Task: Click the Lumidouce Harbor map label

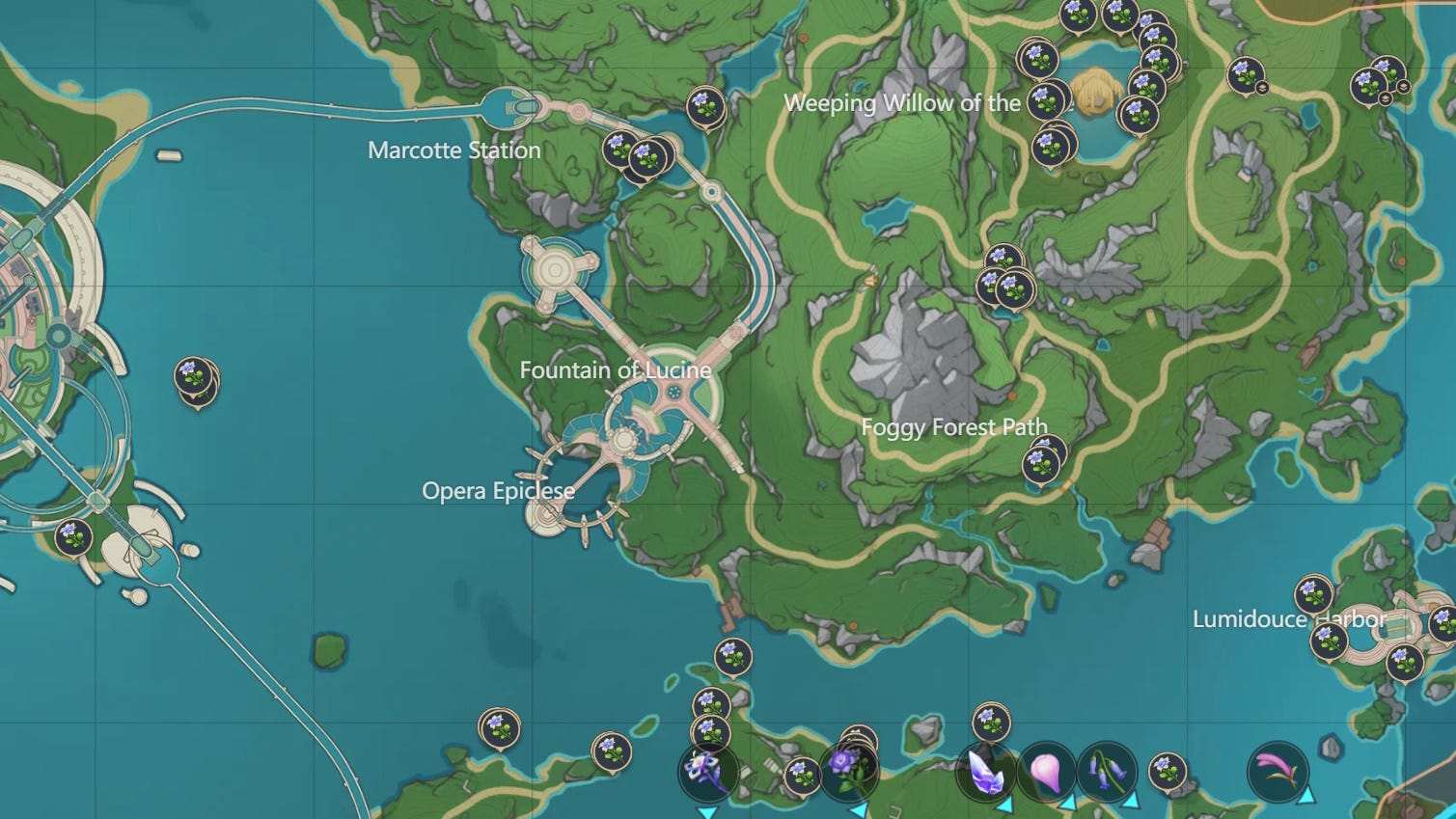Action: pos(1290,620)
